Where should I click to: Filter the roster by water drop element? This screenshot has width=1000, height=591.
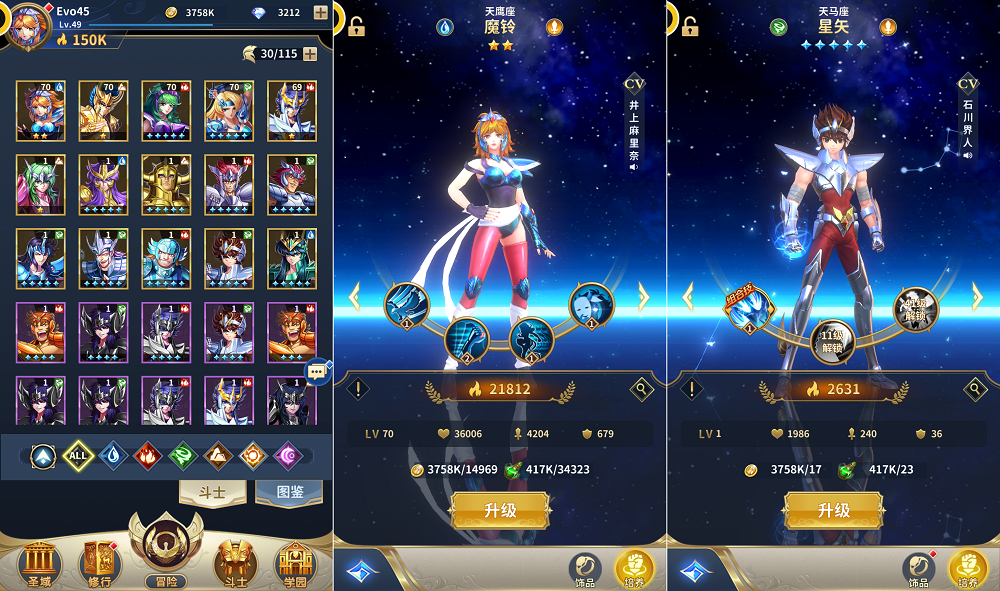[x=113, y=456]
